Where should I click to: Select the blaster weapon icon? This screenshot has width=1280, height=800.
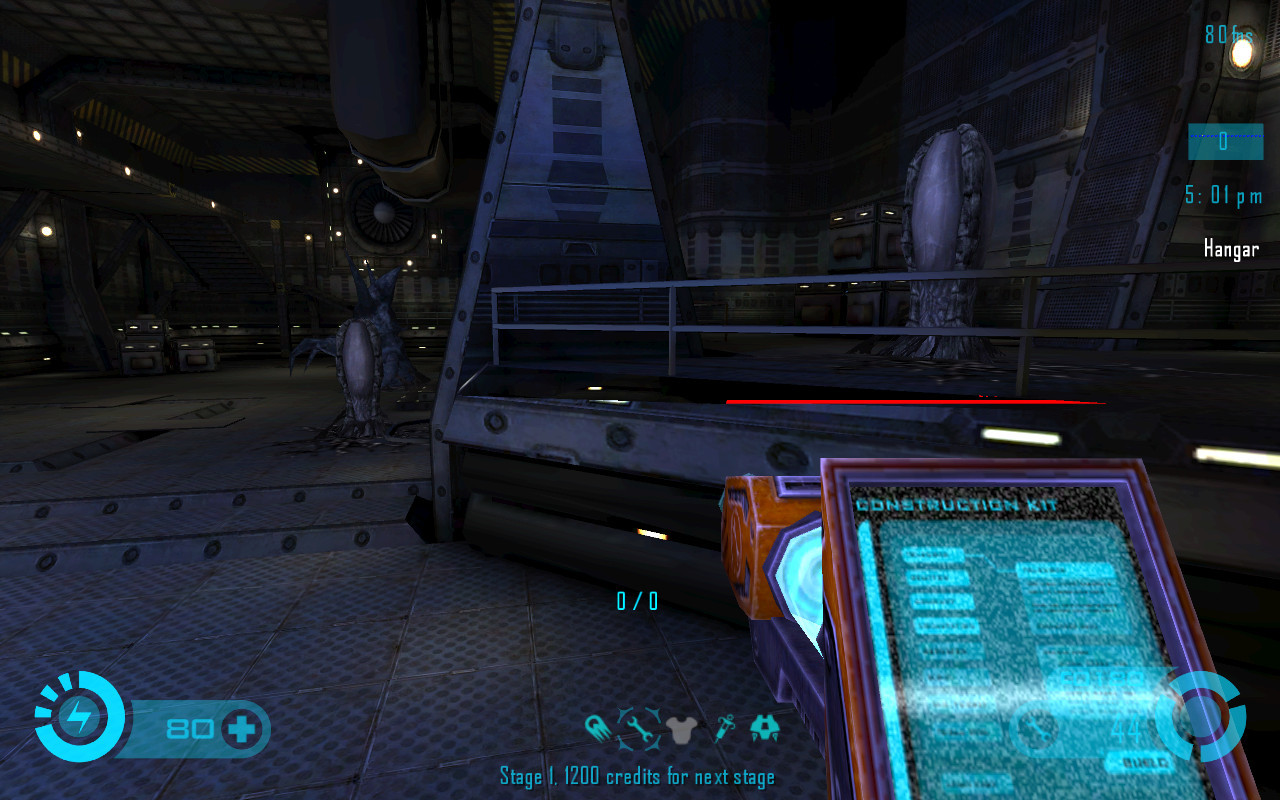[x=599, y=729]
